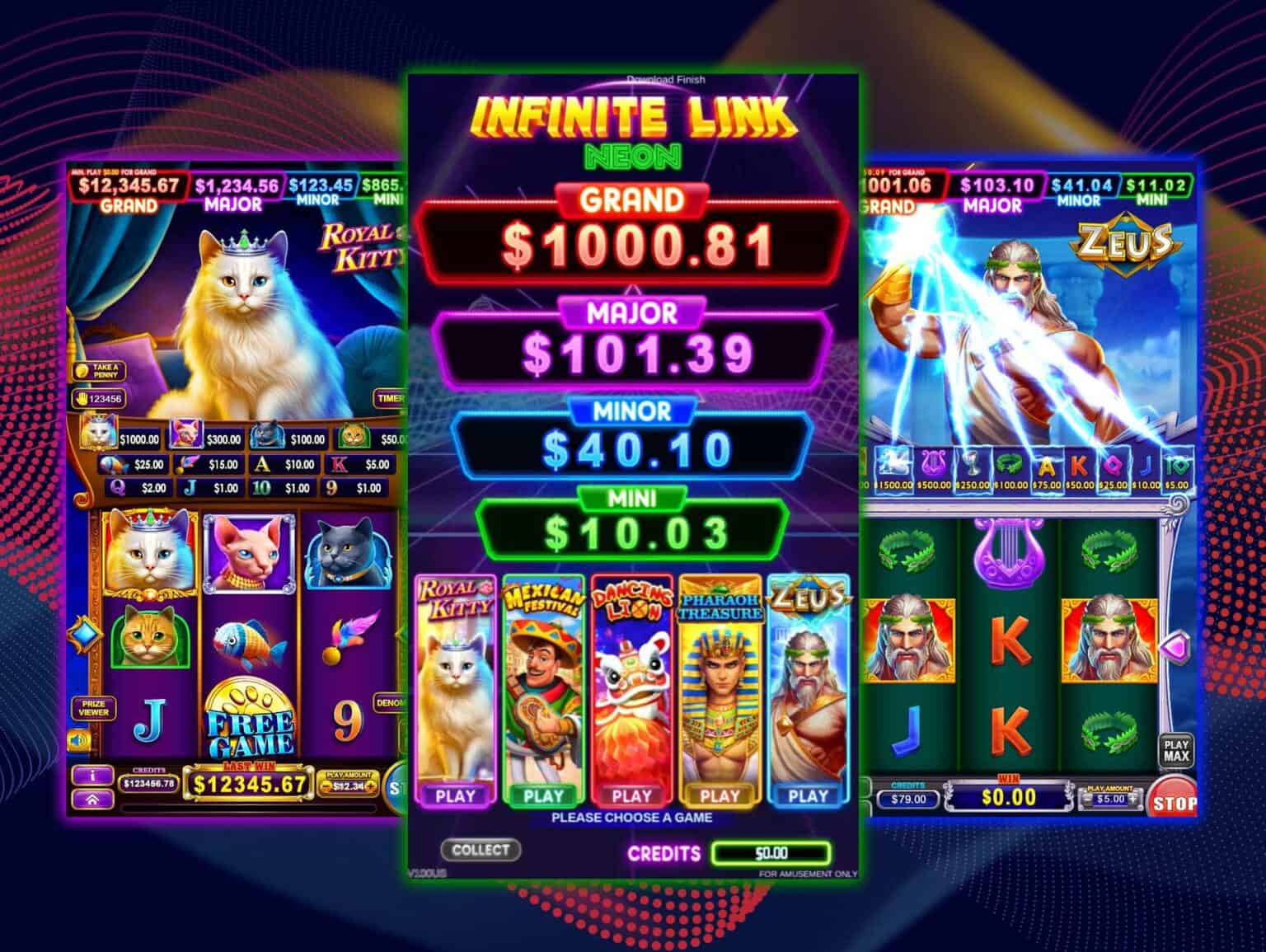Launch the Dancing Lion game
This screenshot has height=952, width=1266.
pyautogui.click(x=632, y=795)
